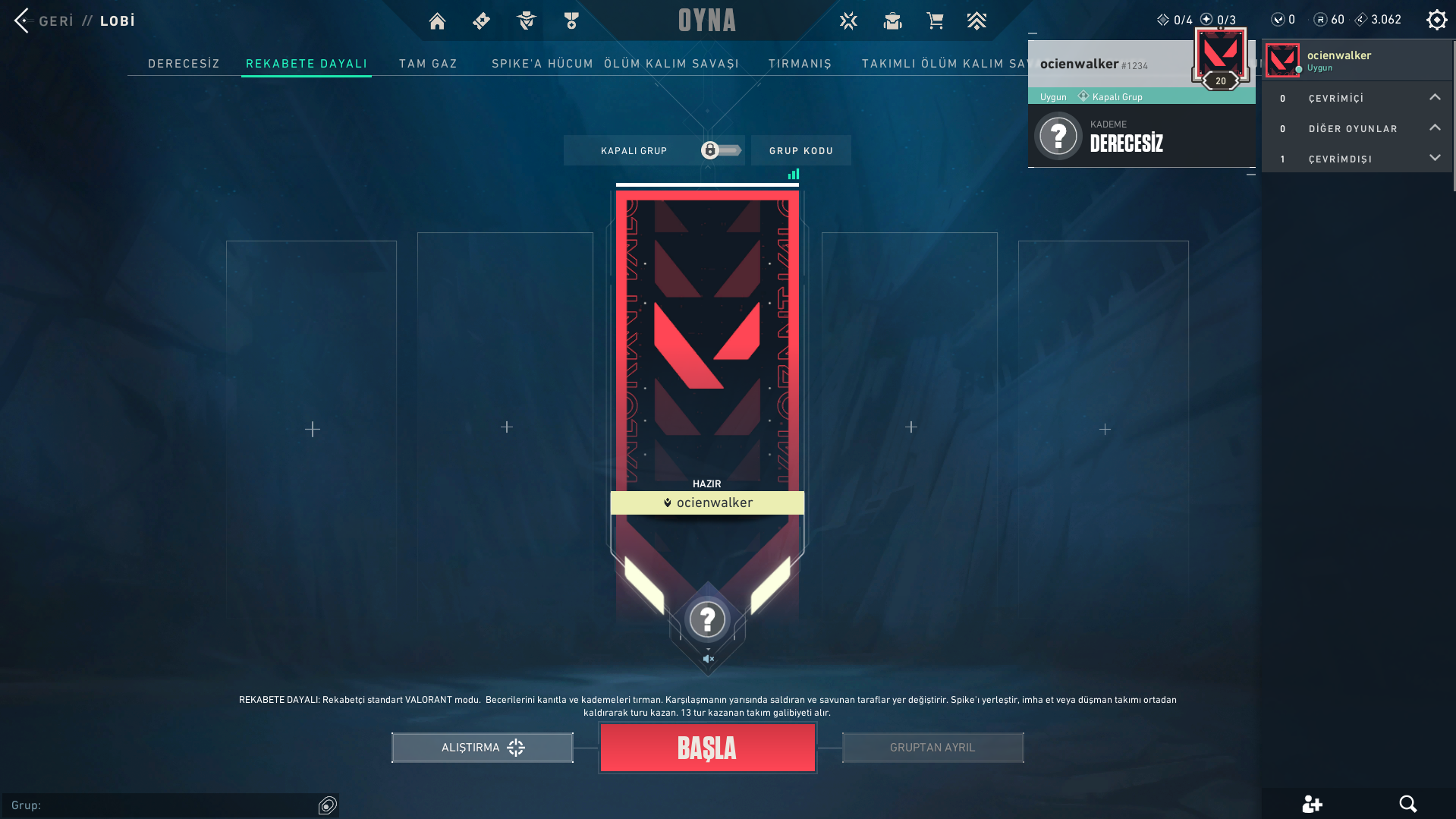This screenshot has height=819, width=1456.
Task: Collapse the ÇEVRİMİÇİ friends section
Action: (1435, 97)
